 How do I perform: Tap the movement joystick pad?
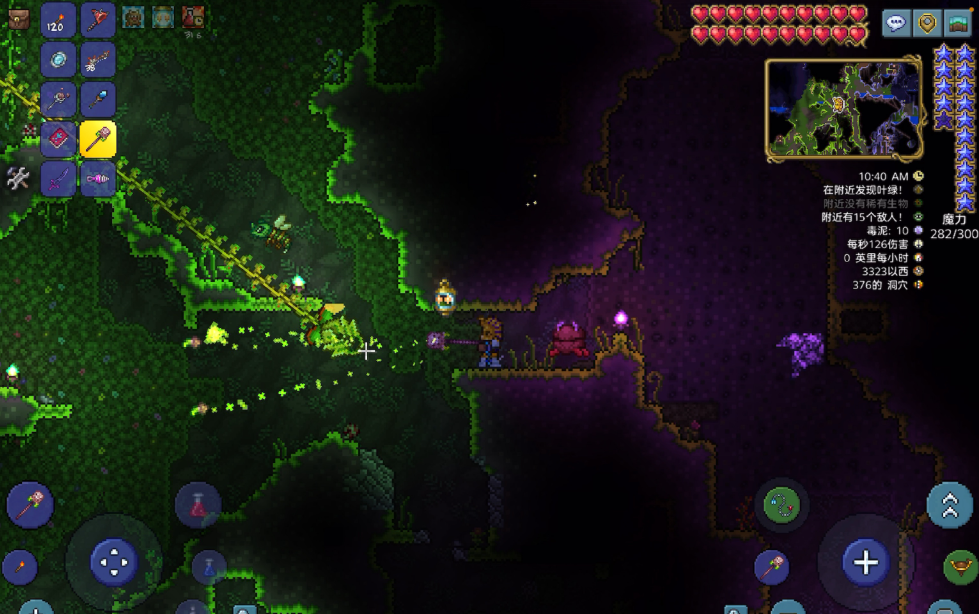pos(113,562)
